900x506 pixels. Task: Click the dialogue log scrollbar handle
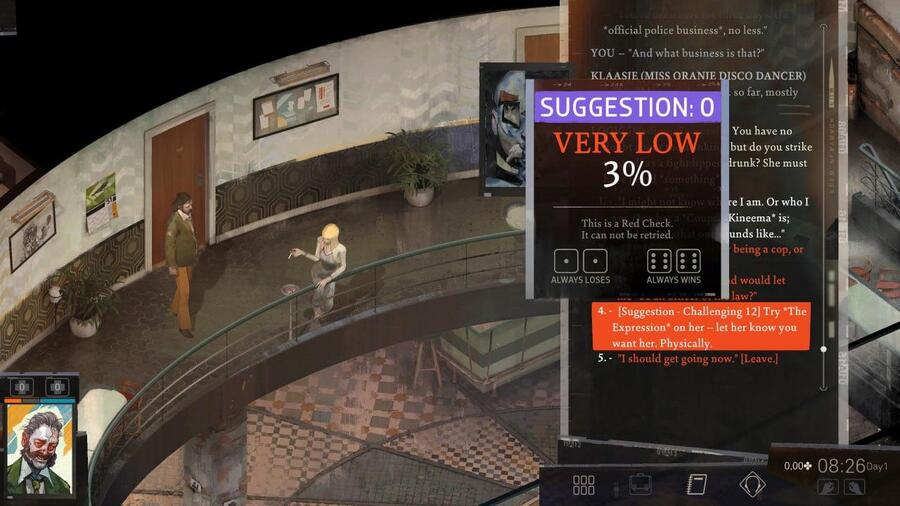(823, 349)
